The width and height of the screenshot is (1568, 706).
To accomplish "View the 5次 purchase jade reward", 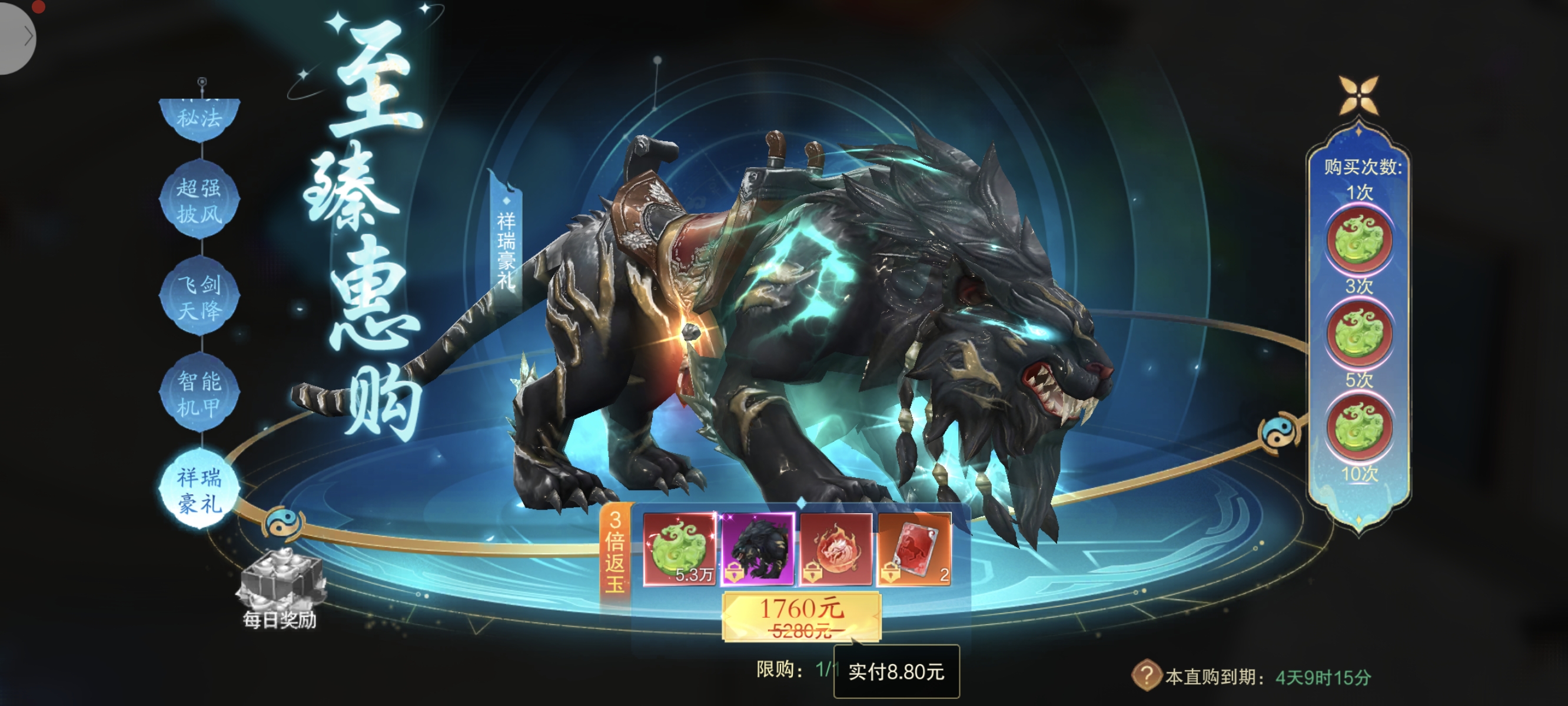I will pos(1359,427).
